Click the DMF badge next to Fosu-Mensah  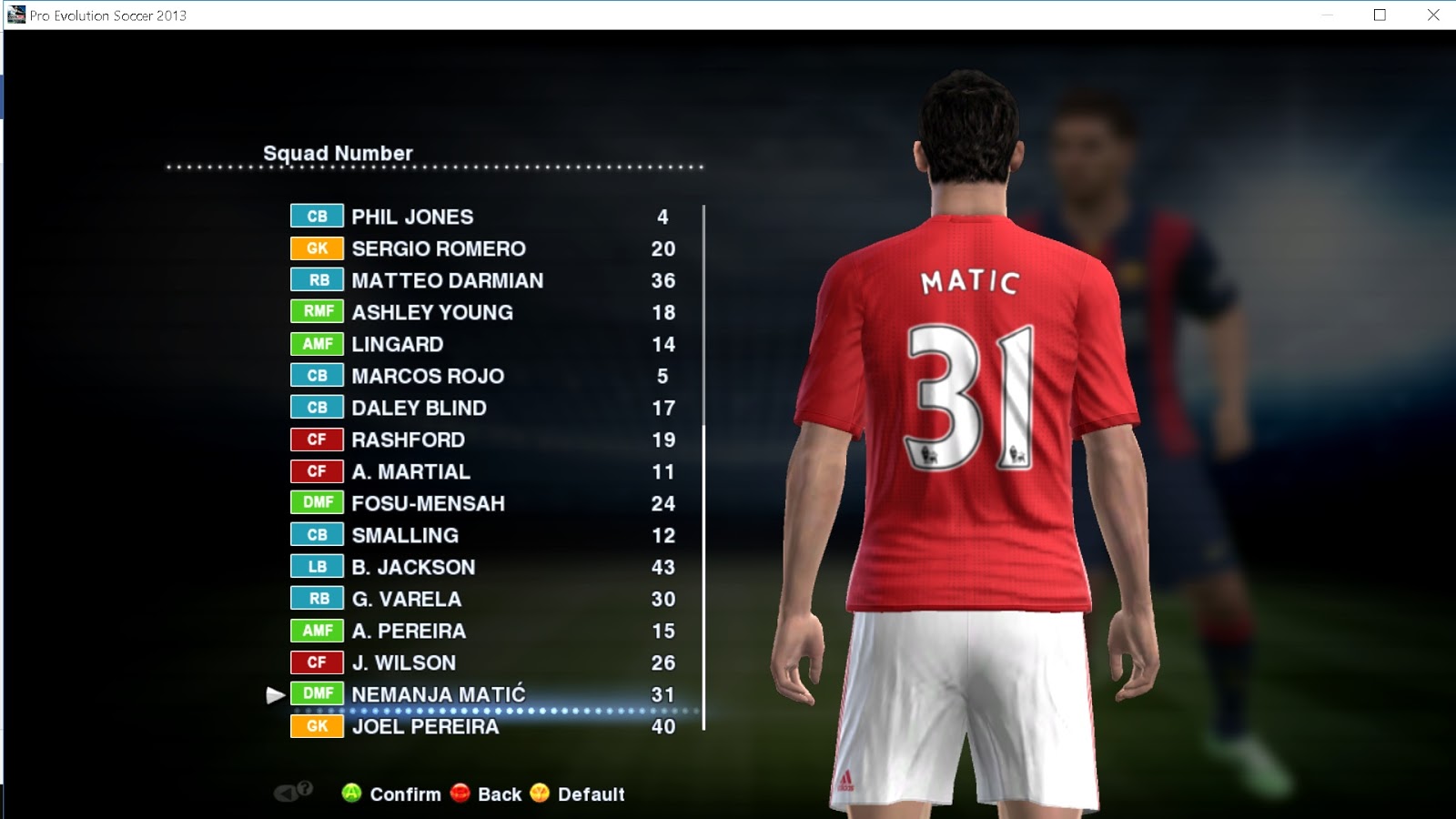(315, 503)
